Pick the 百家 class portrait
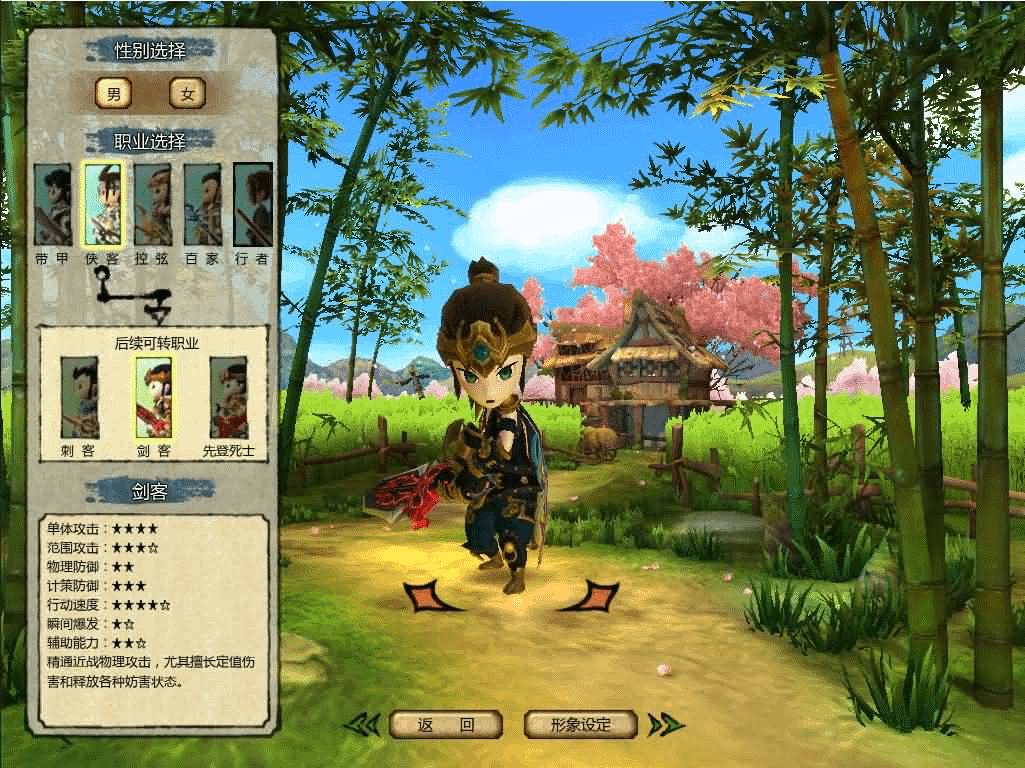This screenshot has height=768, width=1025. (202, 205)
